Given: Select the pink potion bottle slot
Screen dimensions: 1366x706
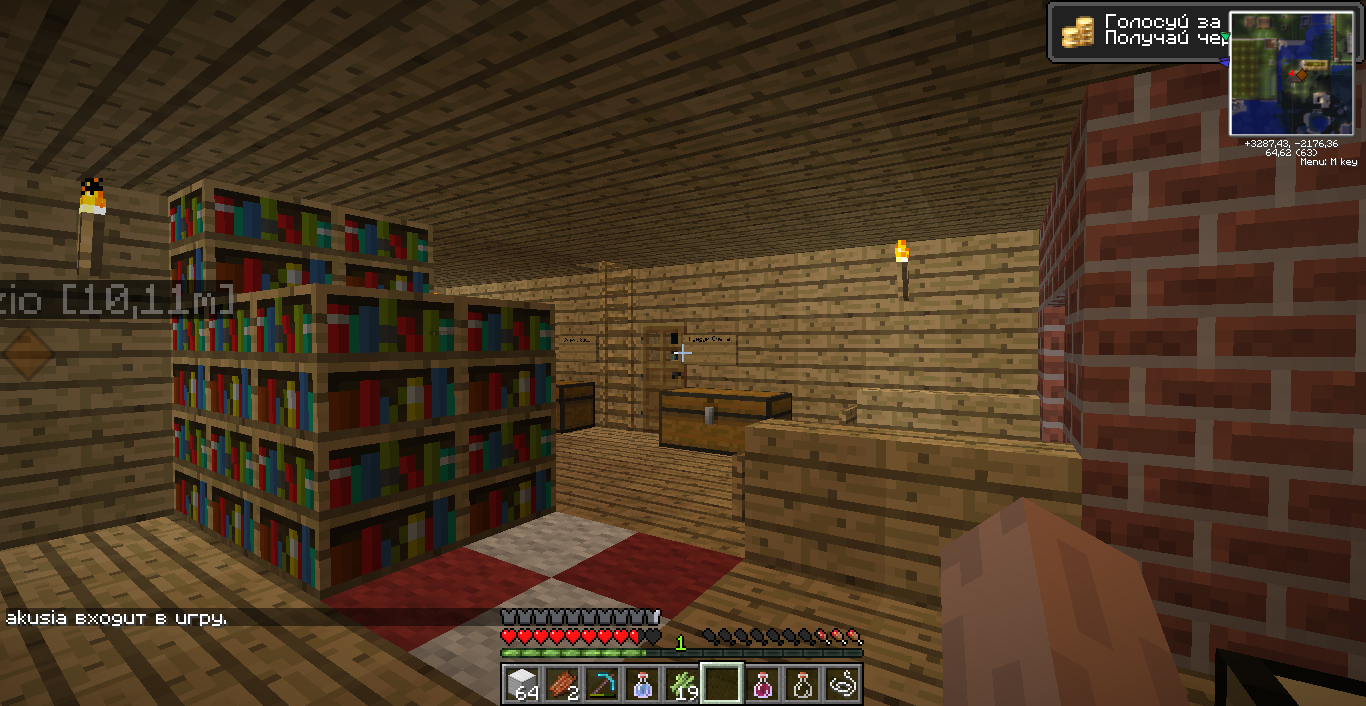Looking at the screenshot, I should pyautogui.click(x=762, y=684).
